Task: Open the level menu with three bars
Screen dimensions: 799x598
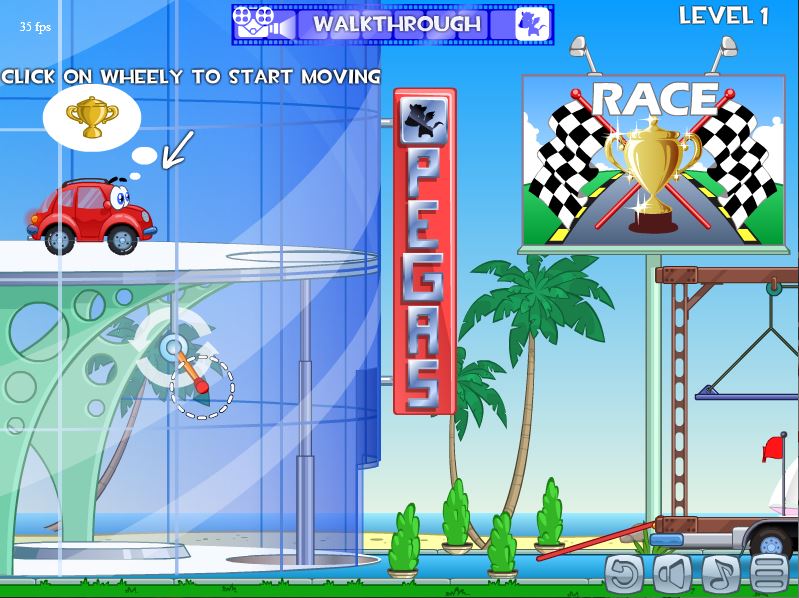Action: [x=771, y=573]
